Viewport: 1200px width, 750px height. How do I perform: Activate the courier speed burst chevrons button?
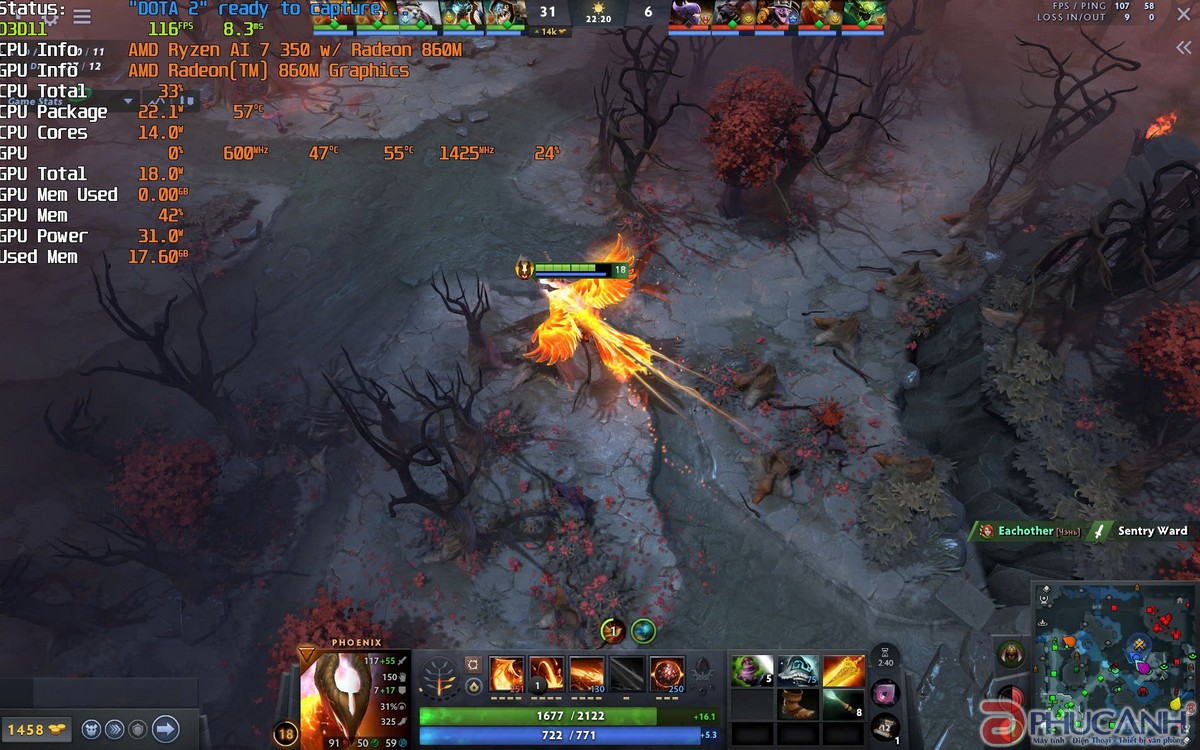115,729
